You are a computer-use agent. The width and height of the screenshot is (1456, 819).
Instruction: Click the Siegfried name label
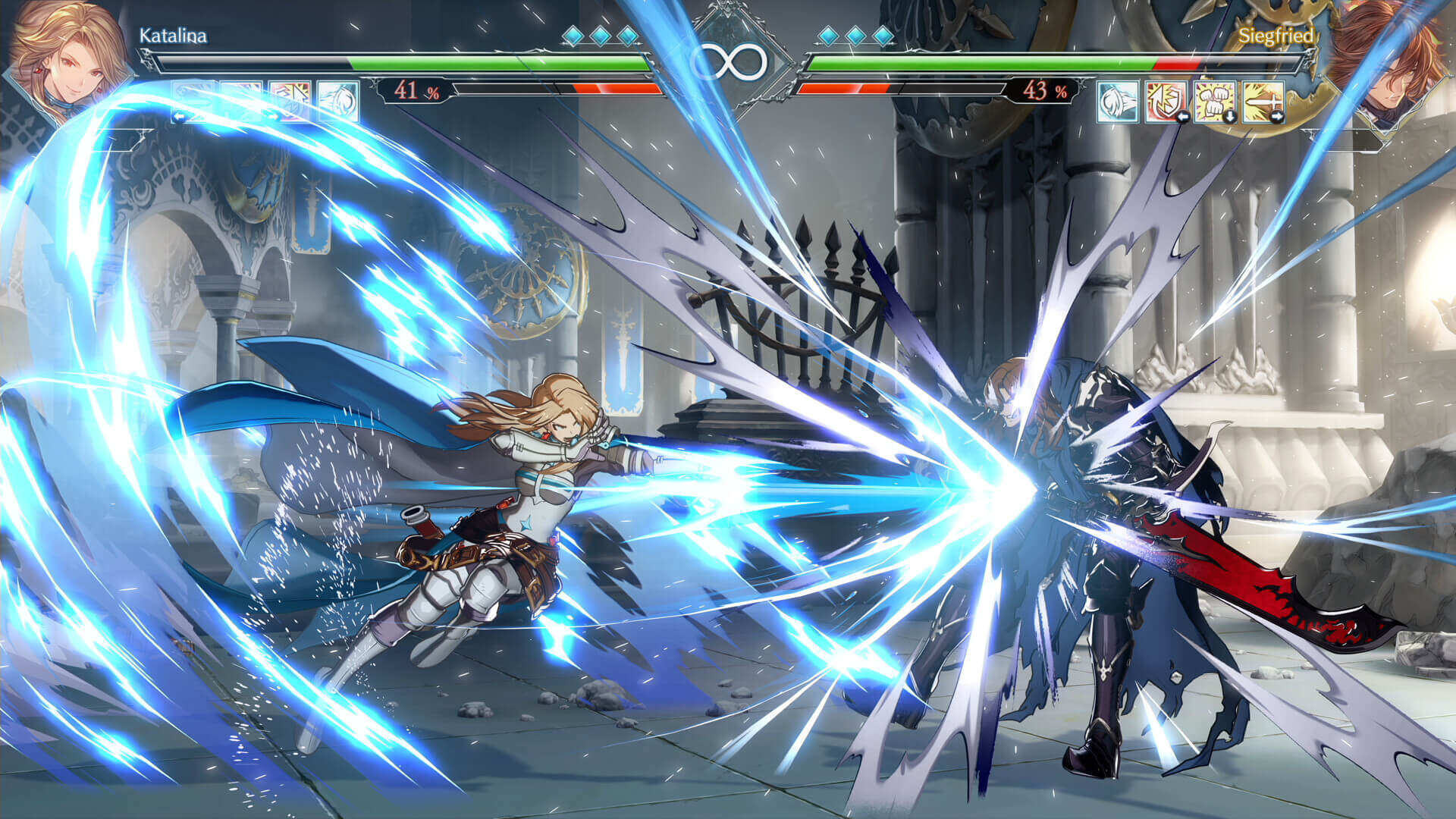pyautogui.click(x=1278, y=35)
